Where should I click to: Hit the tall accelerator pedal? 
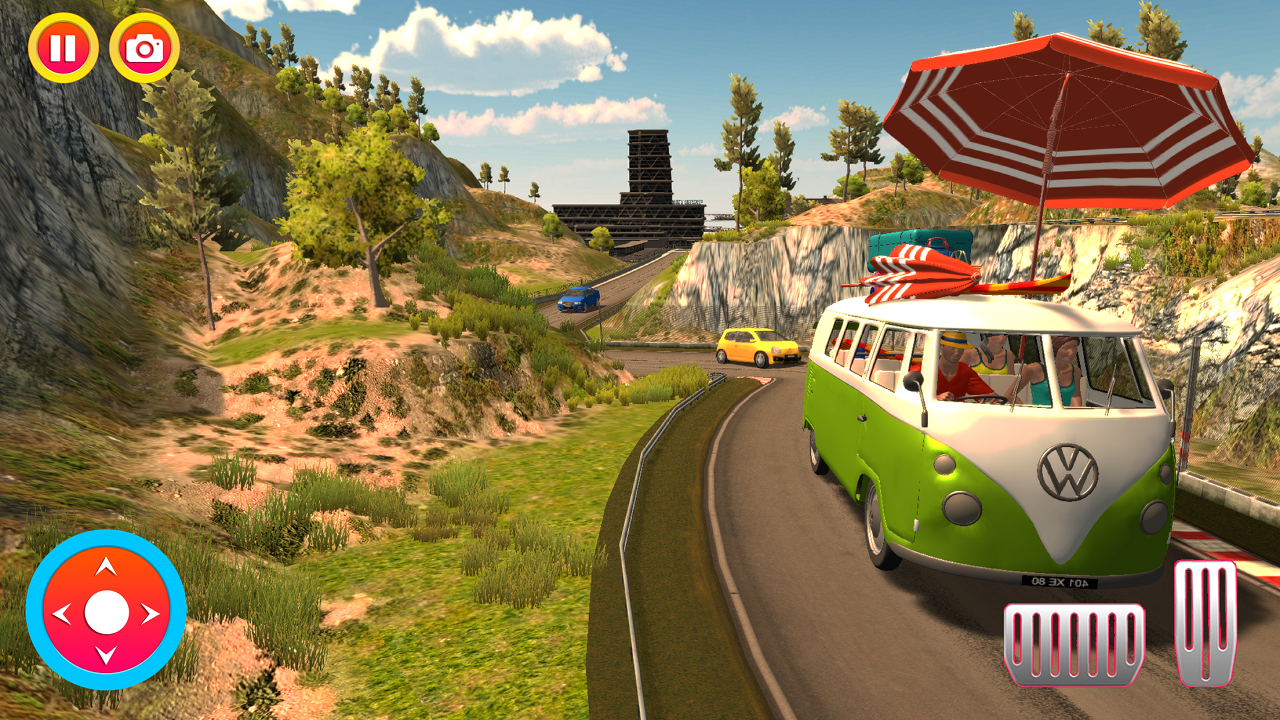1205,622
